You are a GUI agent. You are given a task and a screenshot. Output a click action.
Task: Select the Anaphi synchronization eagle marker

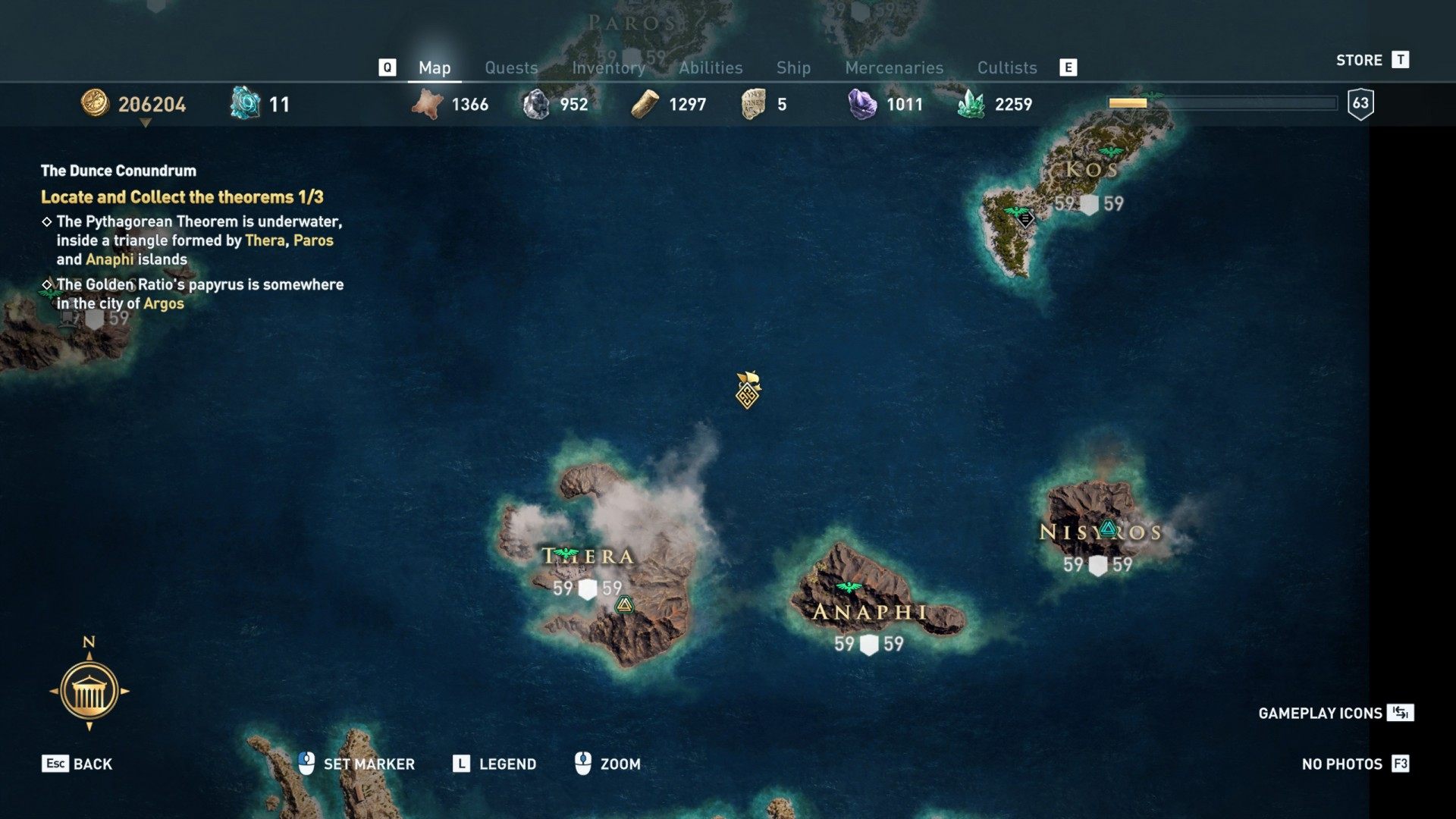[849, 587]
